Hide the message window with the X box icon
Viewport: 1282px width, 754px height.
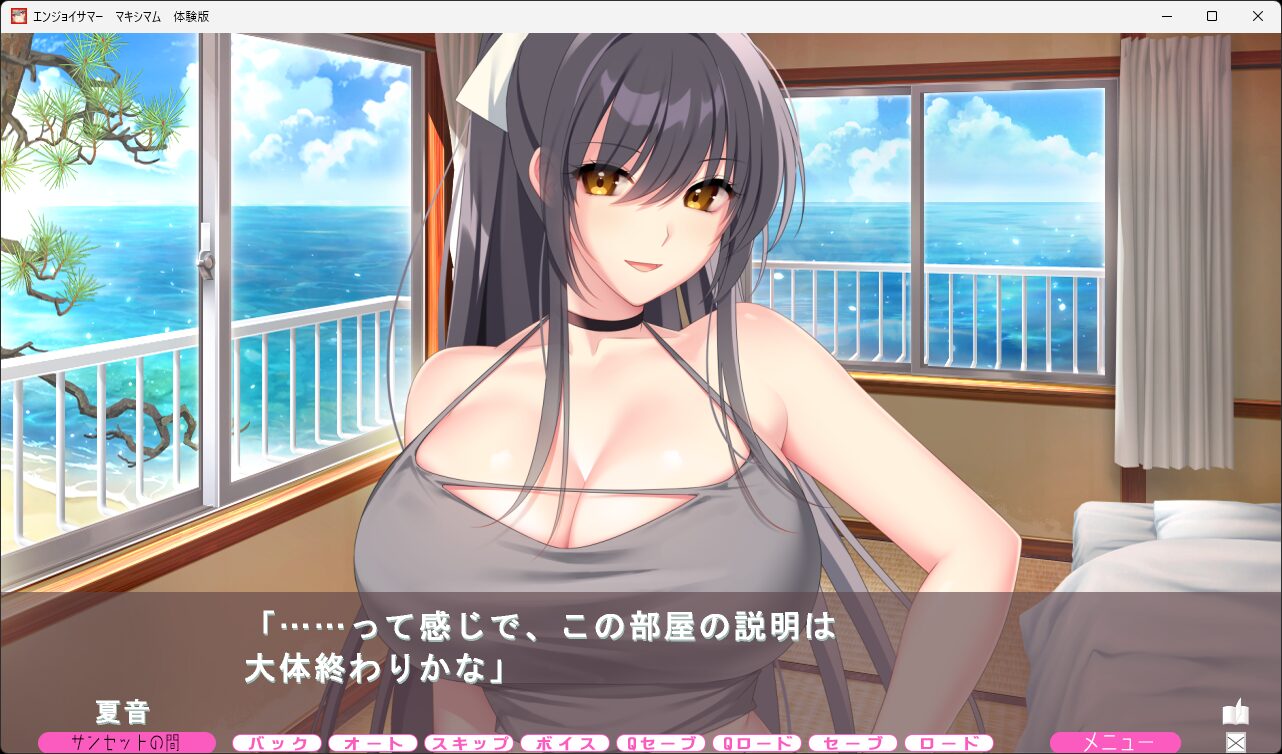[x=1236, y=743]
